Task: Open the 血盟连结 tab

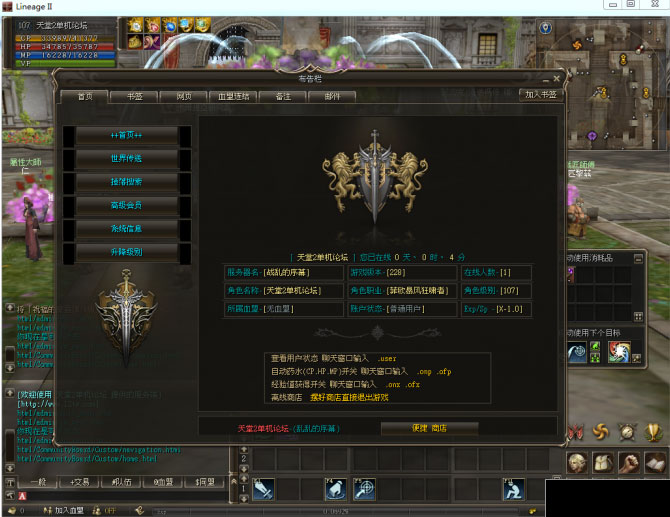Action: click(233, 96)
